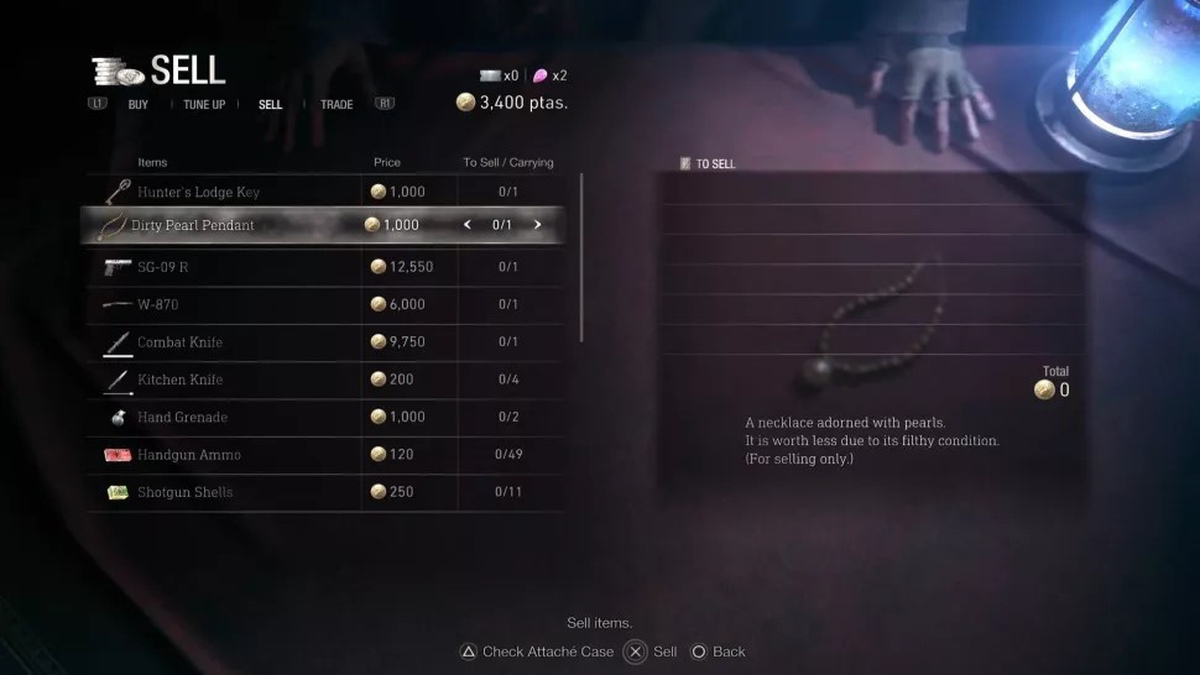This screenshot has width=1200, height=675.
Task: Open the TUNE UP tab
Action: coord(204,104)
